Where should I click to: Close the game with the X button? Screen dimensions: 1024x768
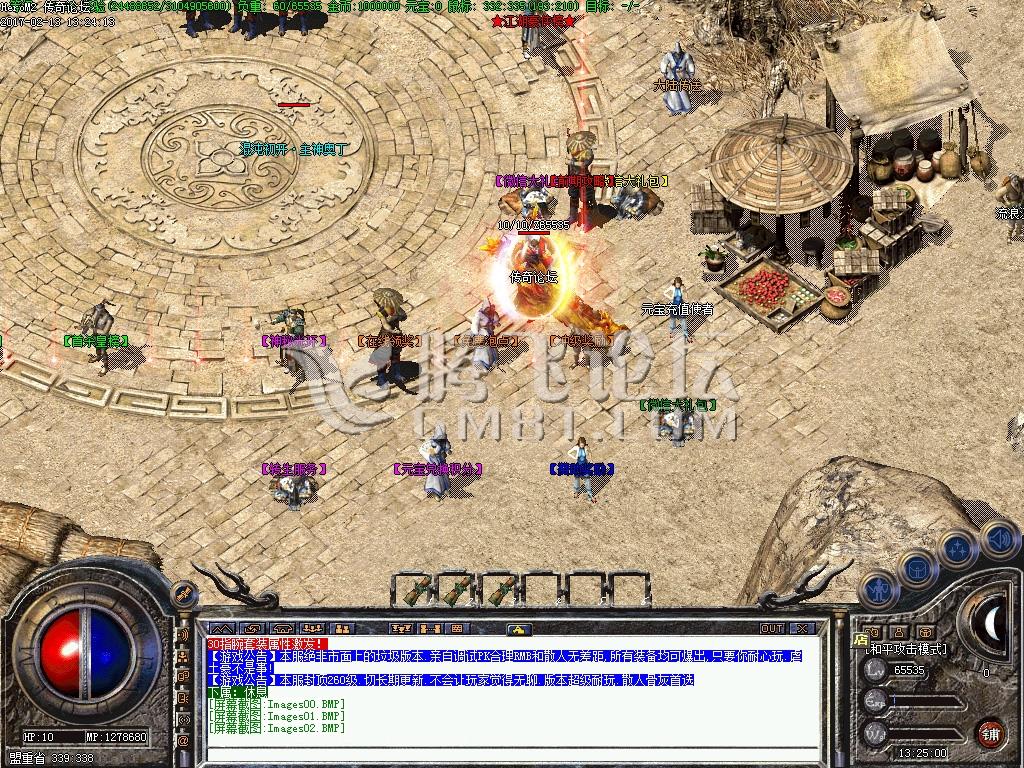point(802,629)
